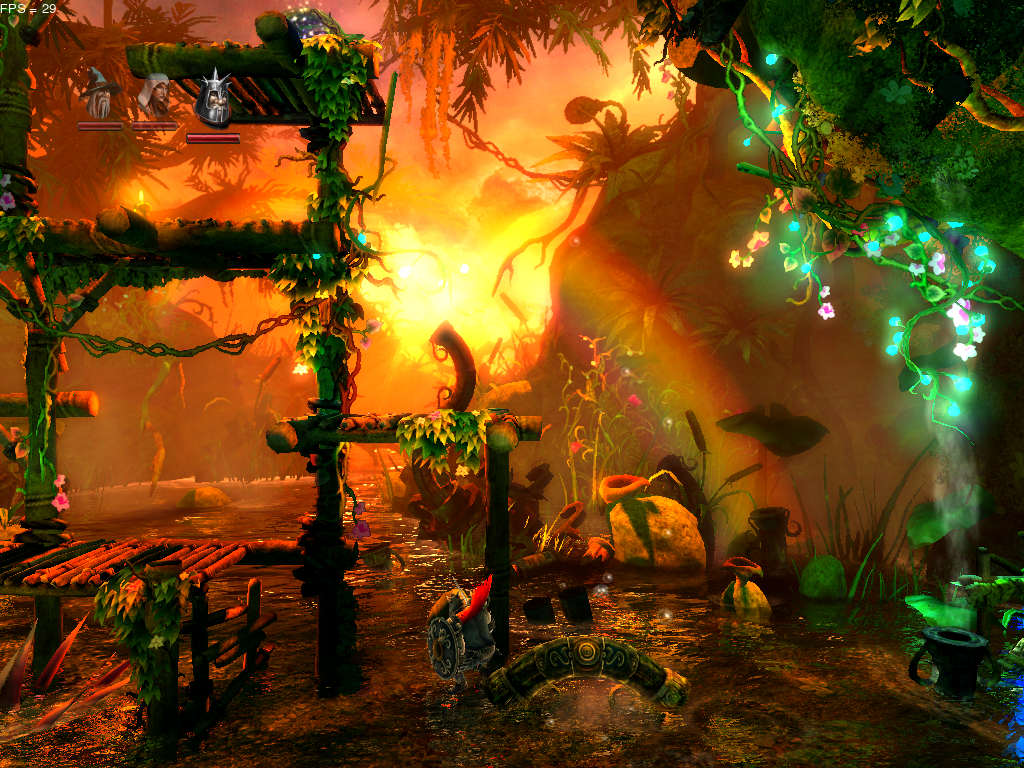Screen dimensions: 1024x768
Task: Choose the helmeted knight portrait
Action: [x=212, y=100]
